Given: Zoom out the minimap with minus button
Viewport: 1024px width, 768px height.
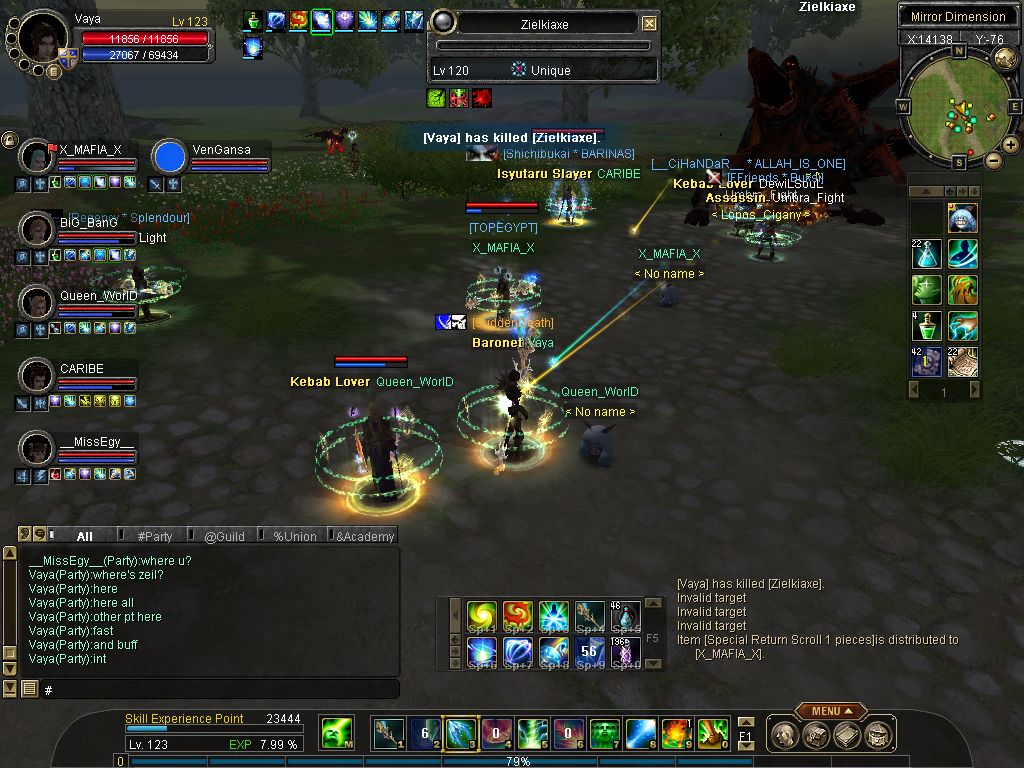Looking at the screenshot, I should (x=993, y=160).
